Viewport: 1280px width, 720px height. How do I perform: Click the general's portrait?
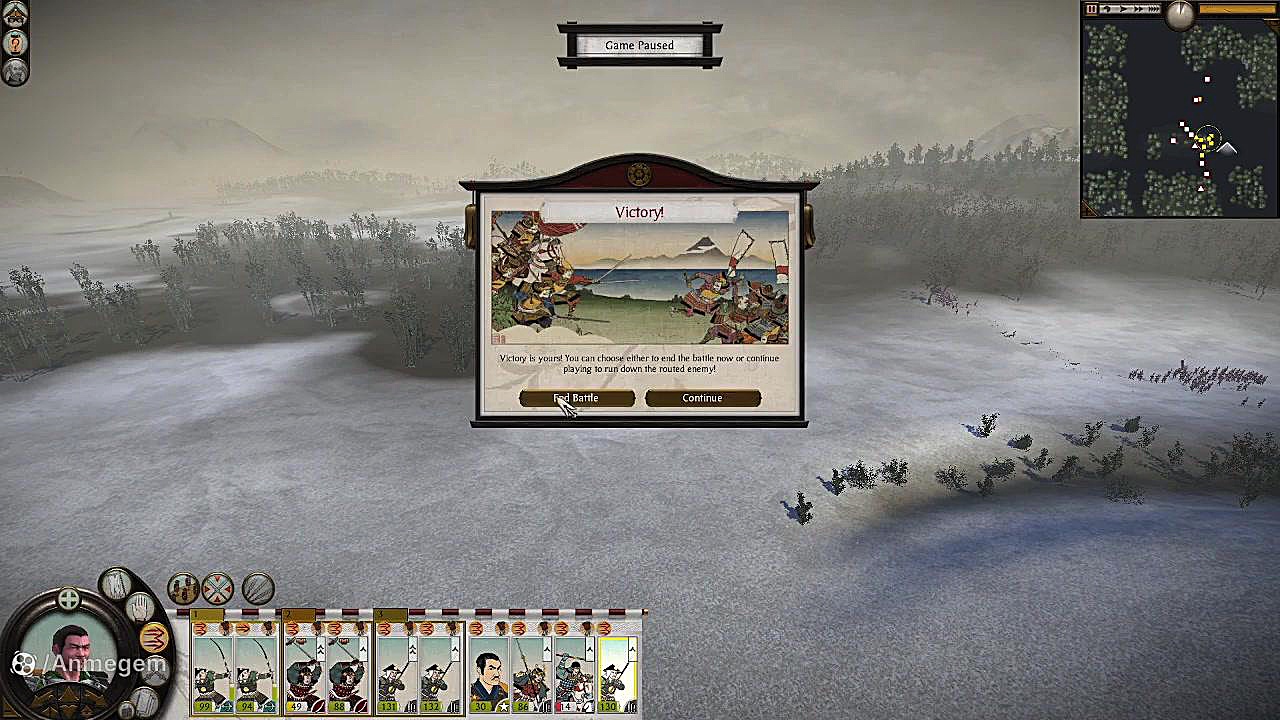72,655
